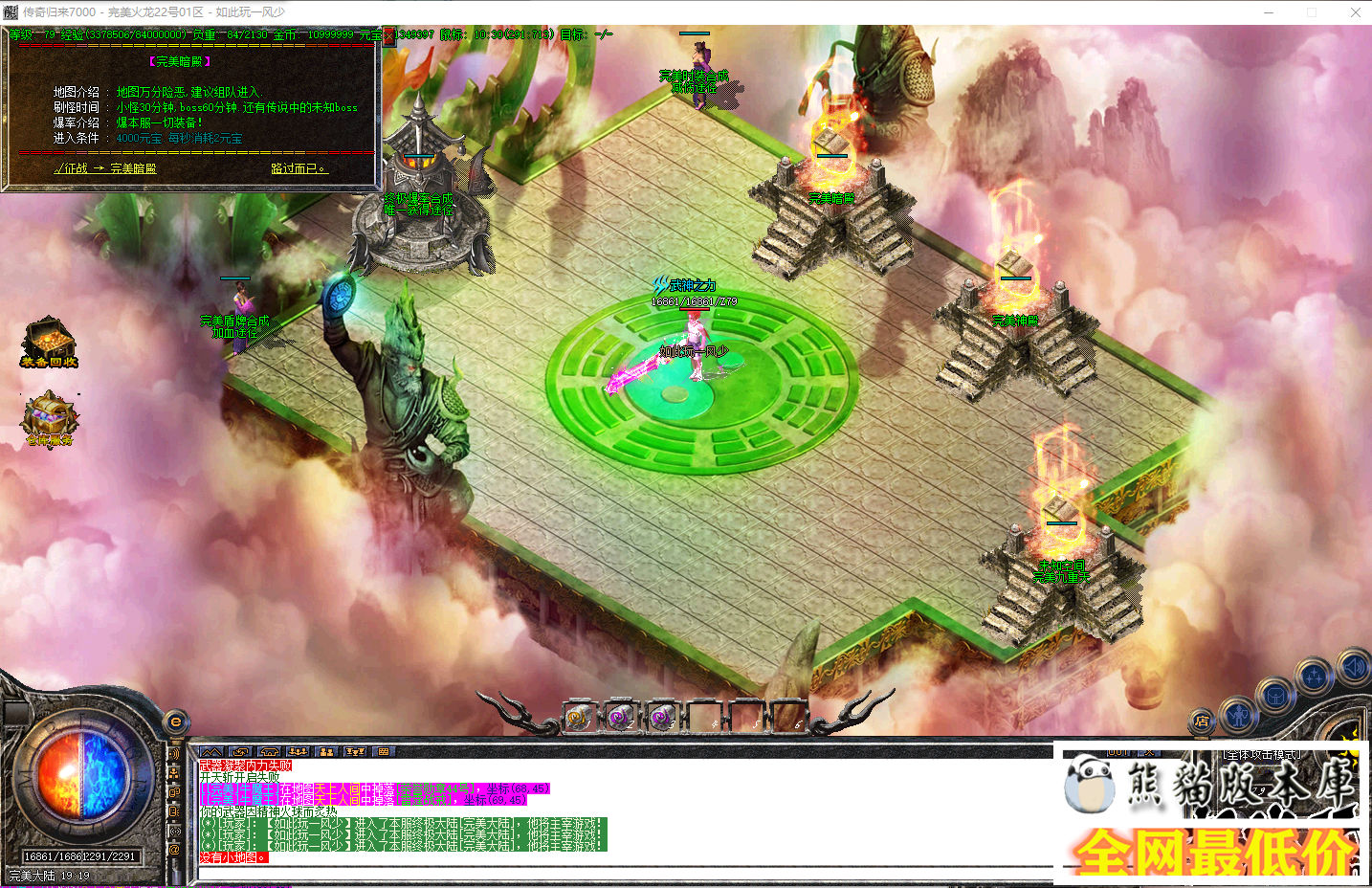Viewport: 1372px width, 888px height.
Task: Click the team/group icon in the chat toolbar
Action: [x=327, y=751]
